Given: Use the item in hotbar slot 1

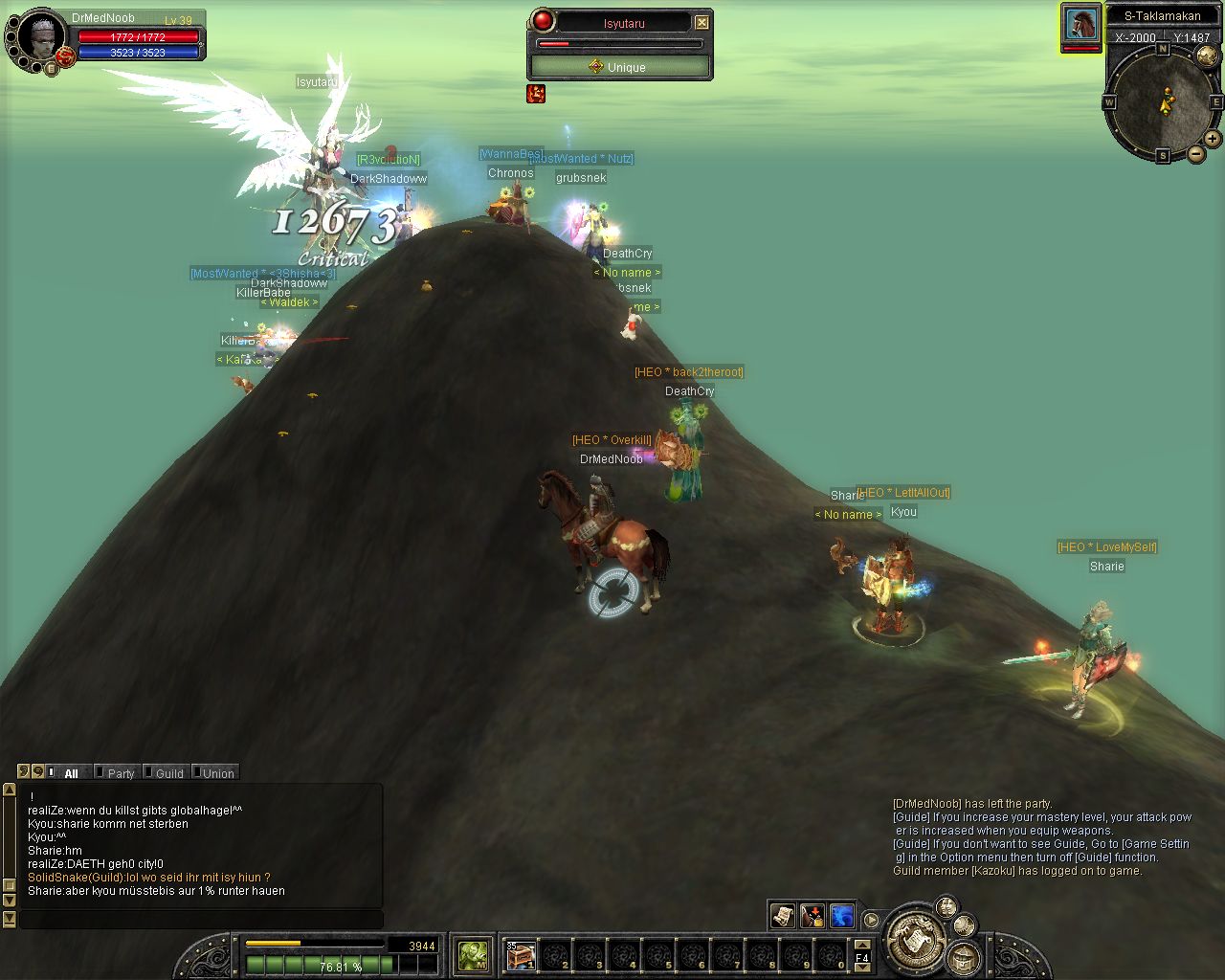Looking at the screenshot, I should pyautogui.click(x=521, y=955).
